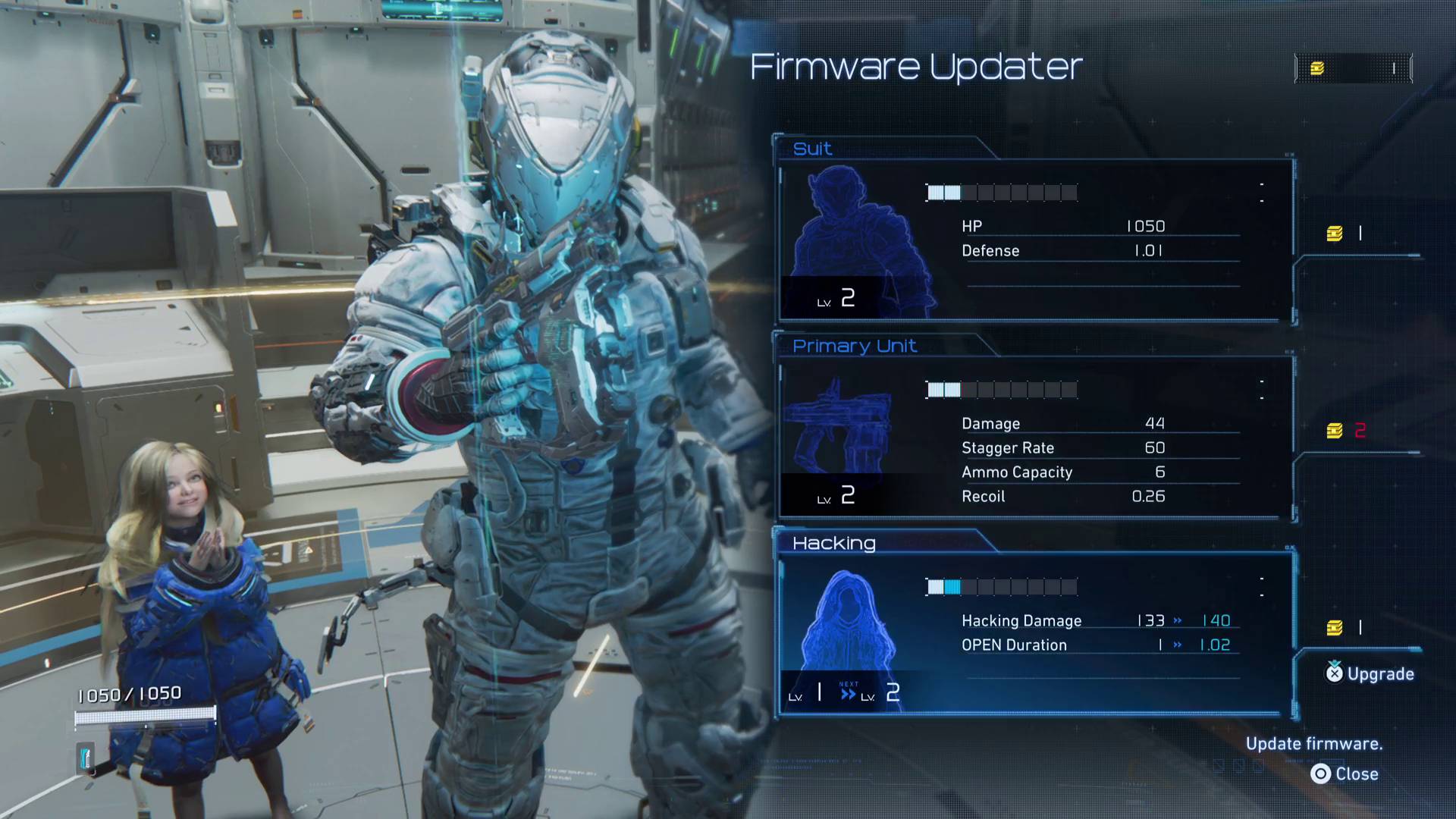
Task: Open the Hacking section
Action: coord(834,543)
